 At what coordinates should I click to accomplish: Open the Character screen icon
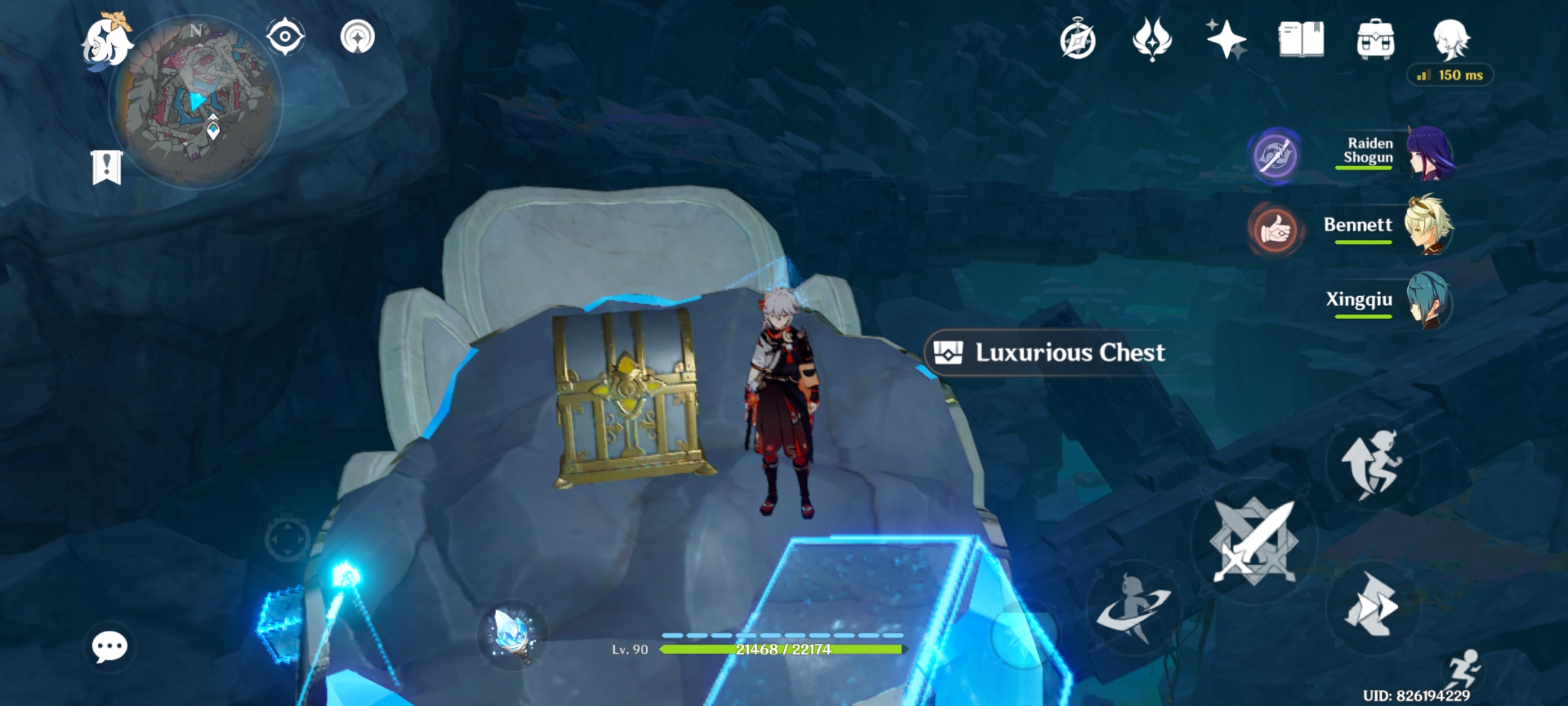pos(1452,41)
